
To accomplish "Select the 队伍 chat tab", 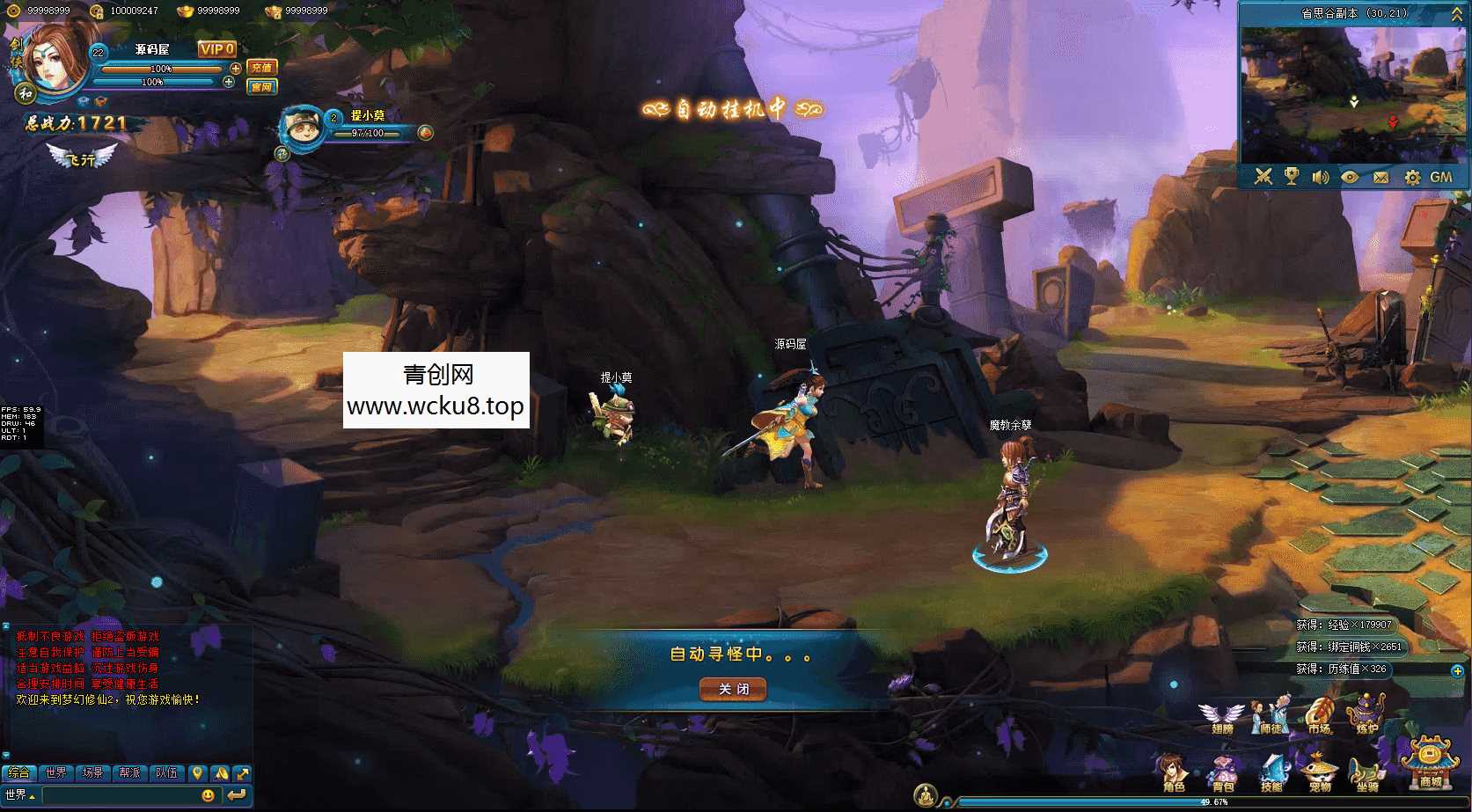I will [166, 774].
